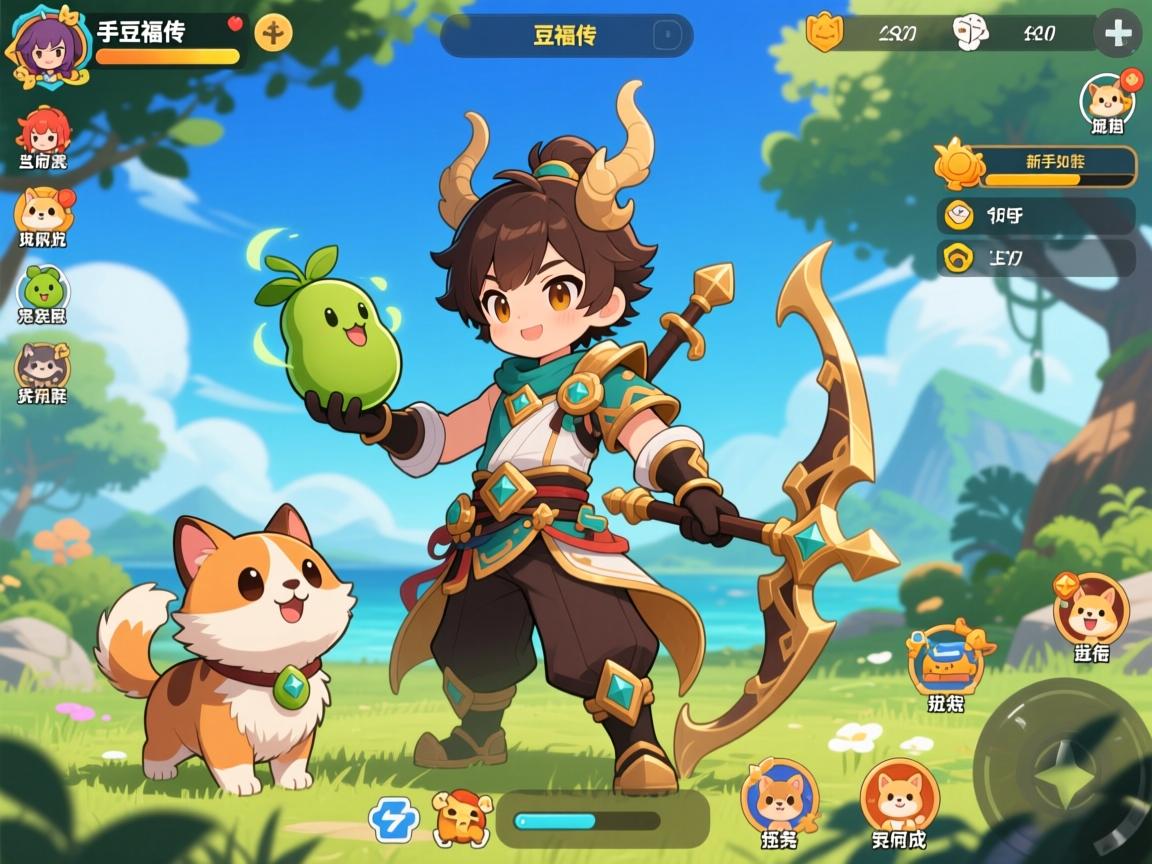Select the 豆福传 title banner at top
Screen dimensions: 1152x864
click(x=566, y=36)
